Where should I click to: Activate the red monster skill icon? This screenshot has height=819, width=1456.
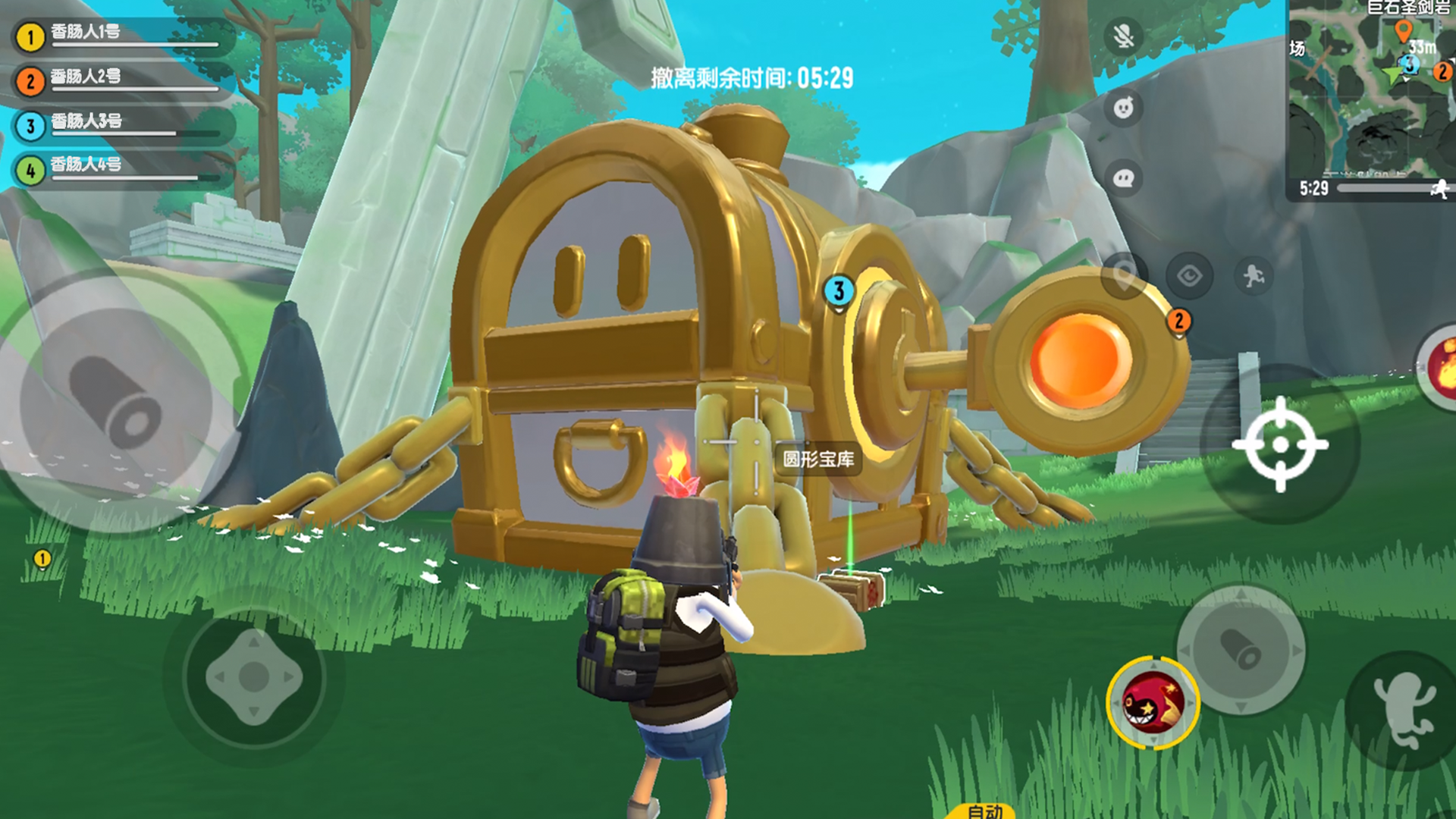1153,703
